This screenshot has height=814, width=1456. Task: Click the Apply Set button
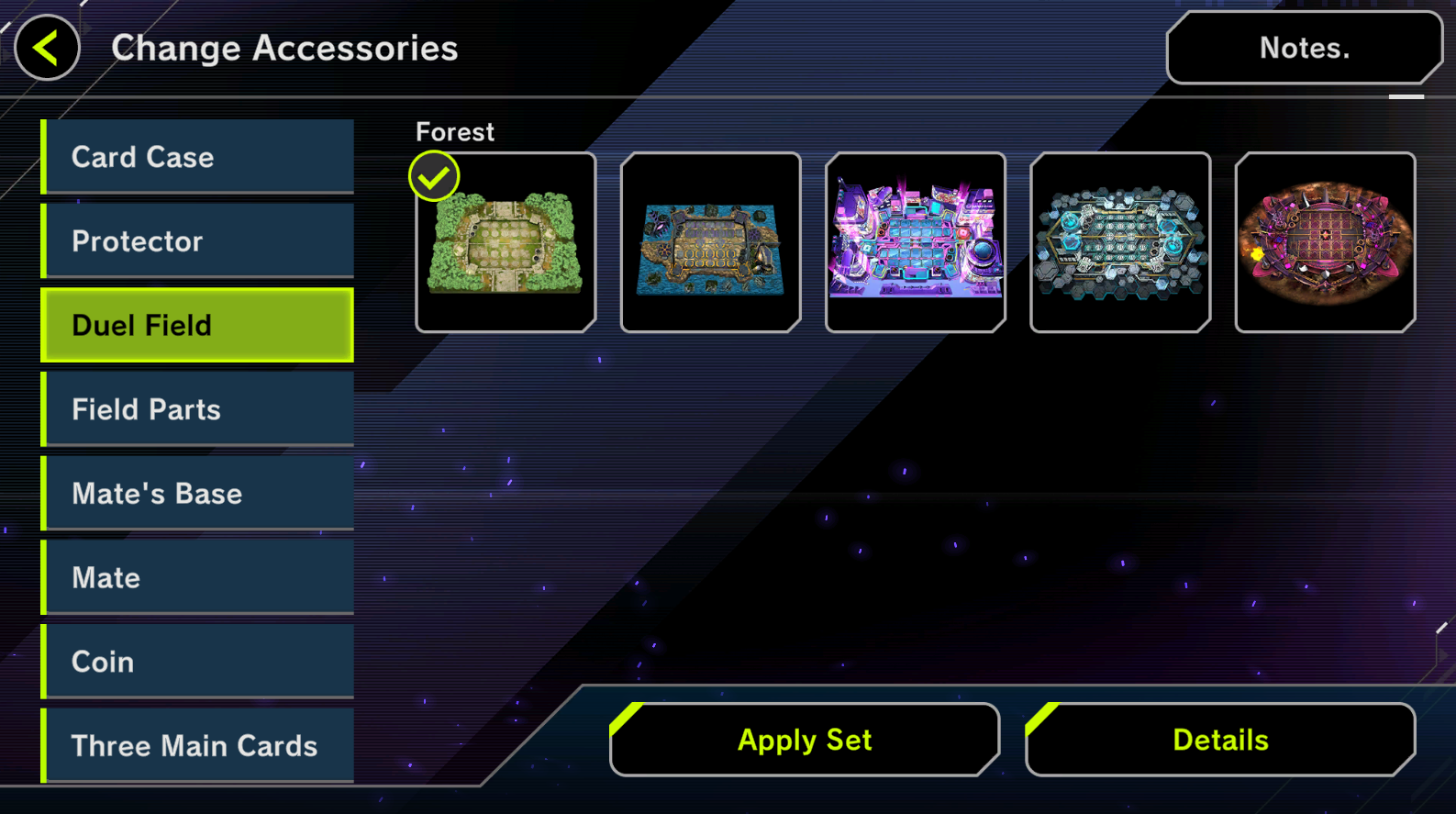tap(805, 740)
